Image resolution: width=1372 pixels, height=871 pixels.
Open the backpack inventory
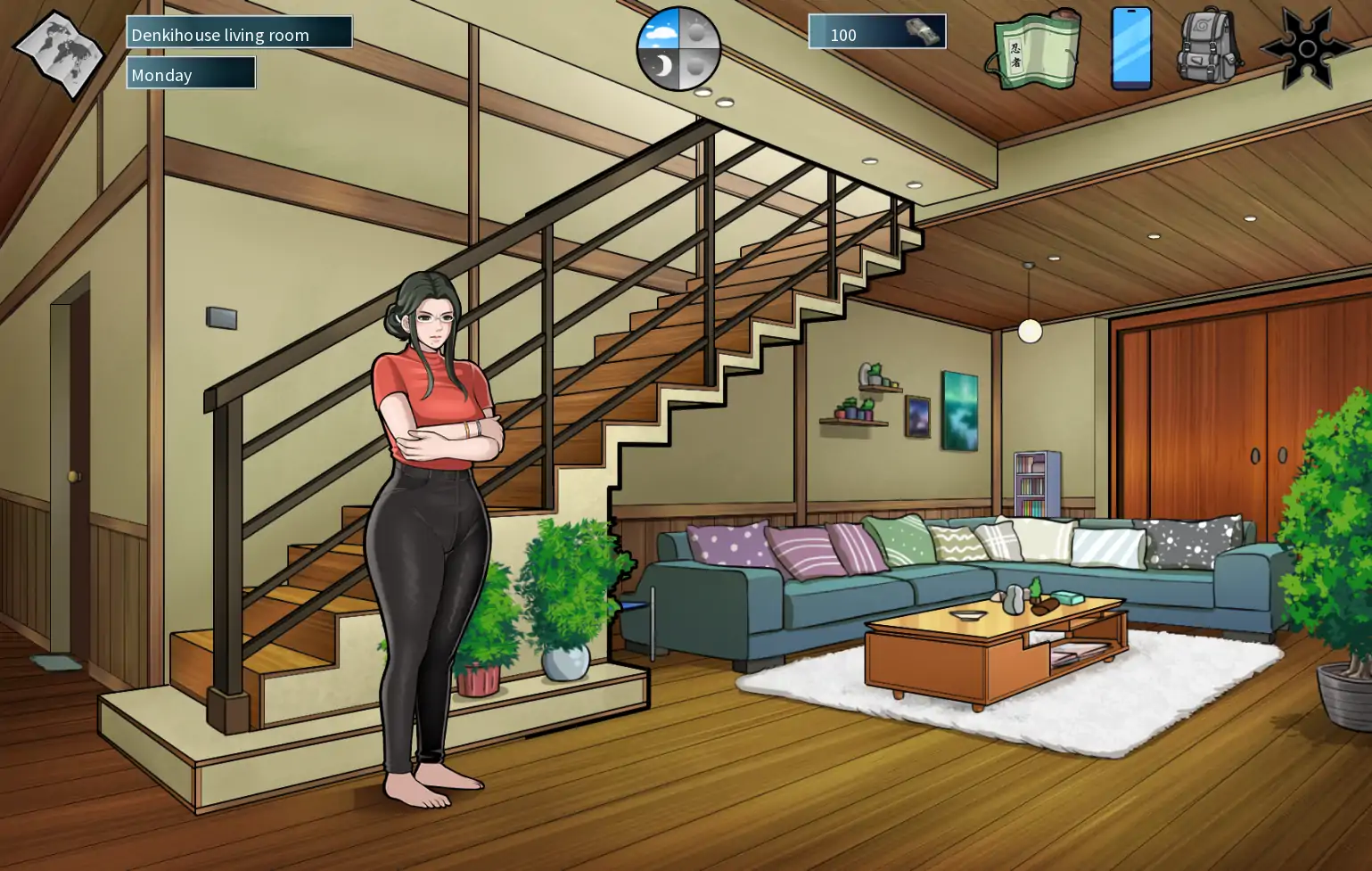click(1209, 46)
